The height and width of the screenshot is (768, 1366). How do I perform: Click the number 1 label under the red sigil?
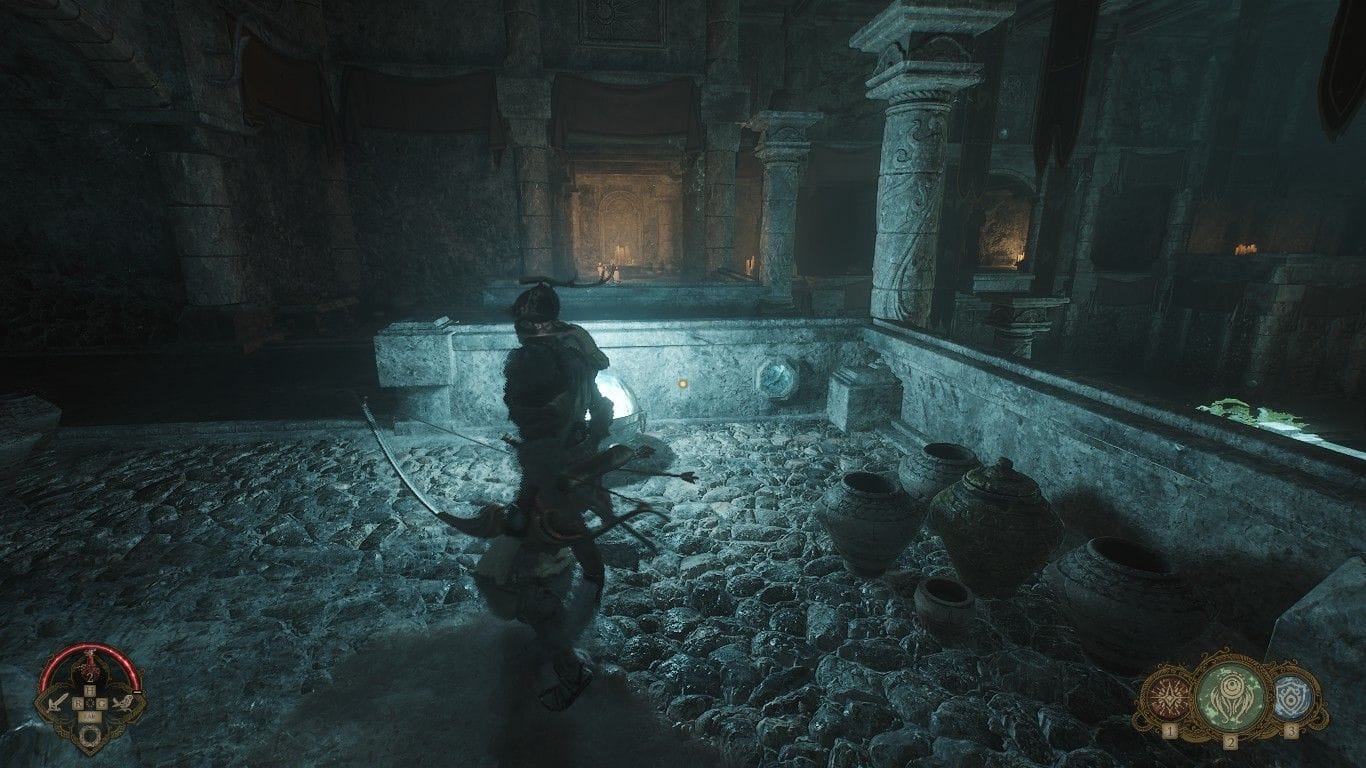pos(1170,730)
